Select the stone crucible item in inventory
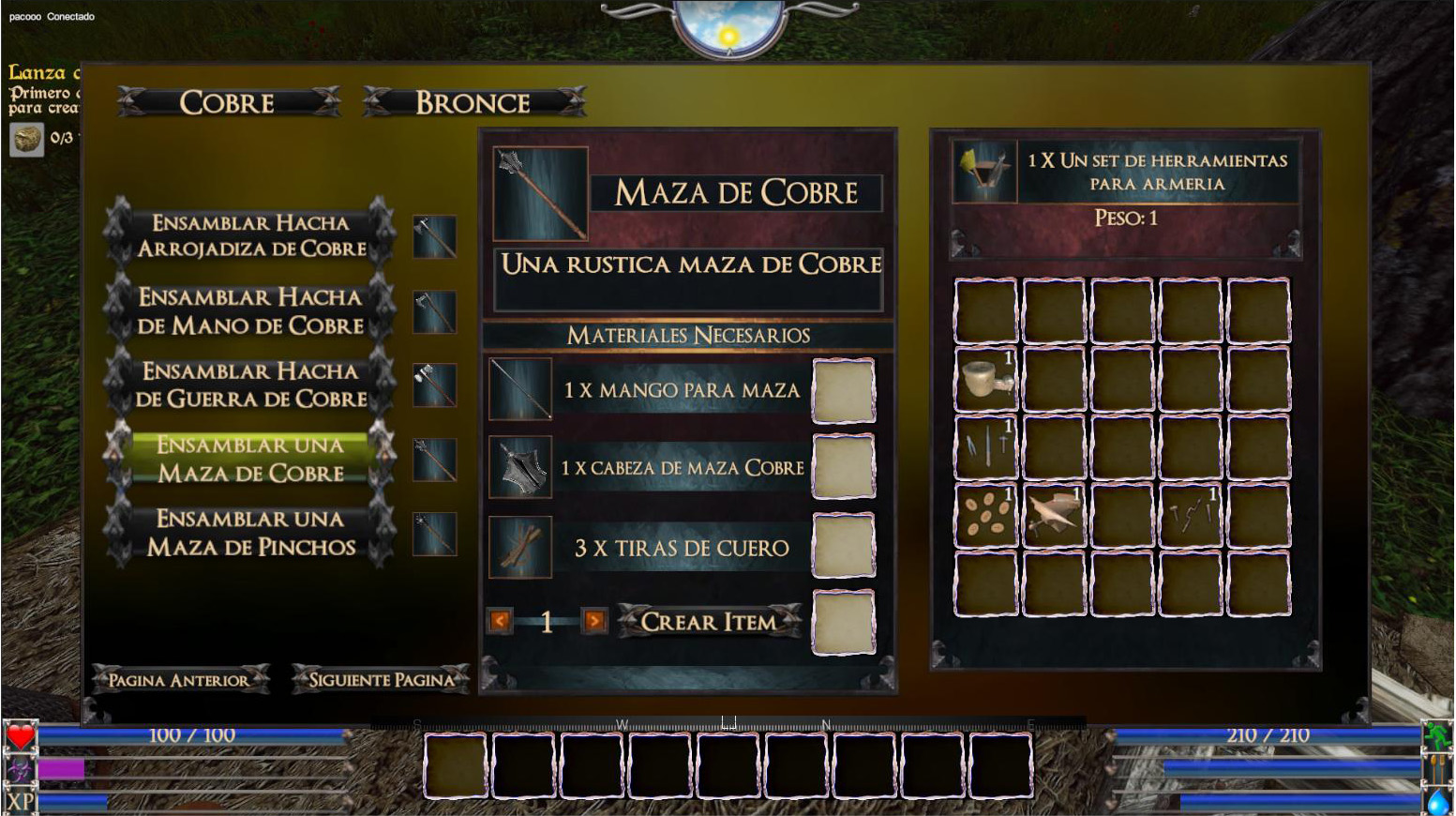The image size is (1456, 816). pos(986,379)
